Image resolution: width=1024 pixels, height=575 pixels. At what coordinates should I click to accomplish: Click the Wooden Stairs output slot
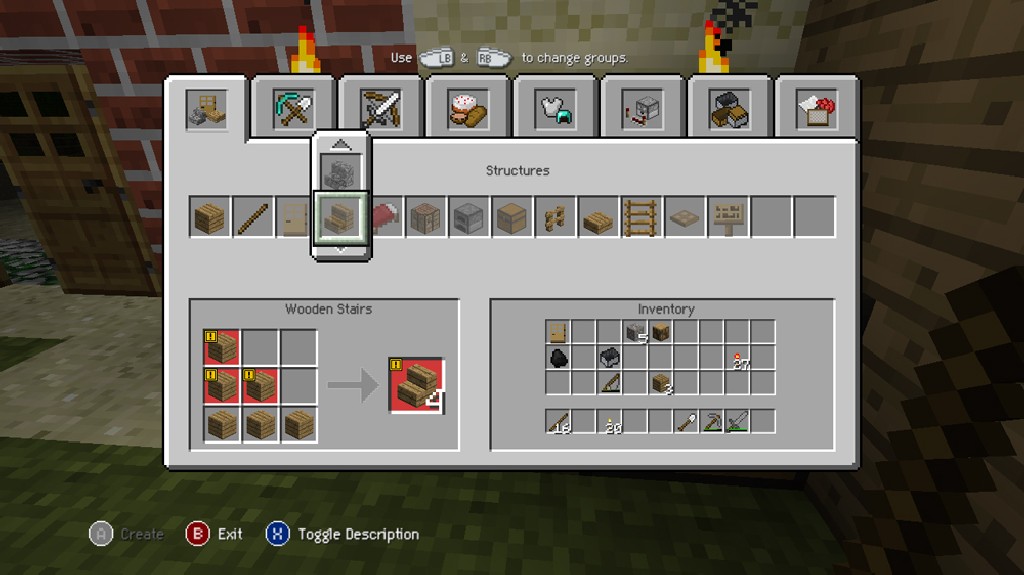pyautogui.click(x=416, y=385)
